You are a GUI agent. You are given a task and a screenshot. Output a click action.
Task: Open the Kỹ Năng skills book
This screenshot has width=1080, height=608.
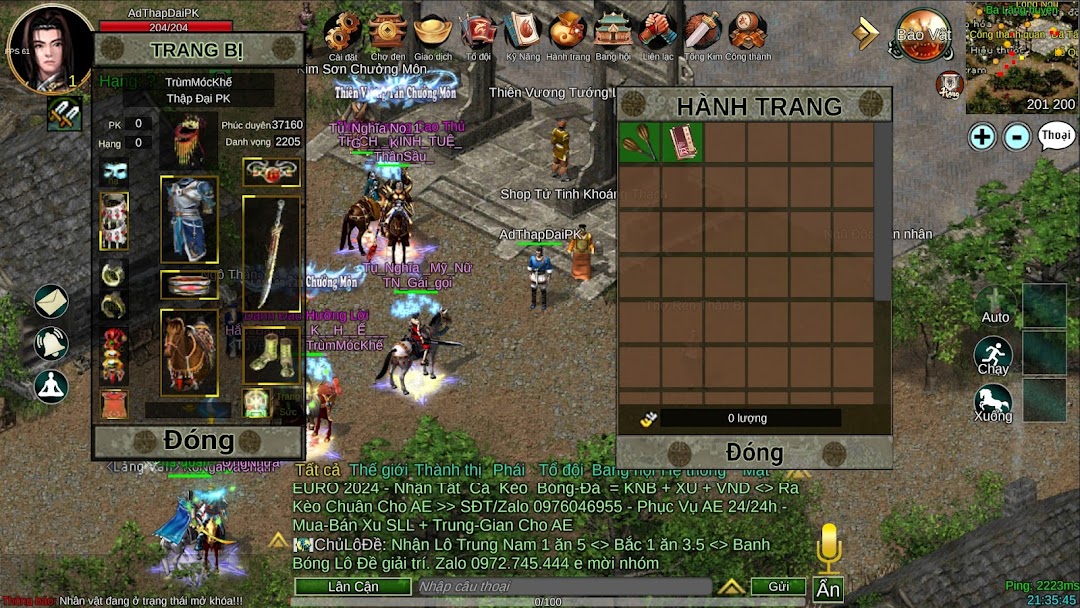coord(522,34)
